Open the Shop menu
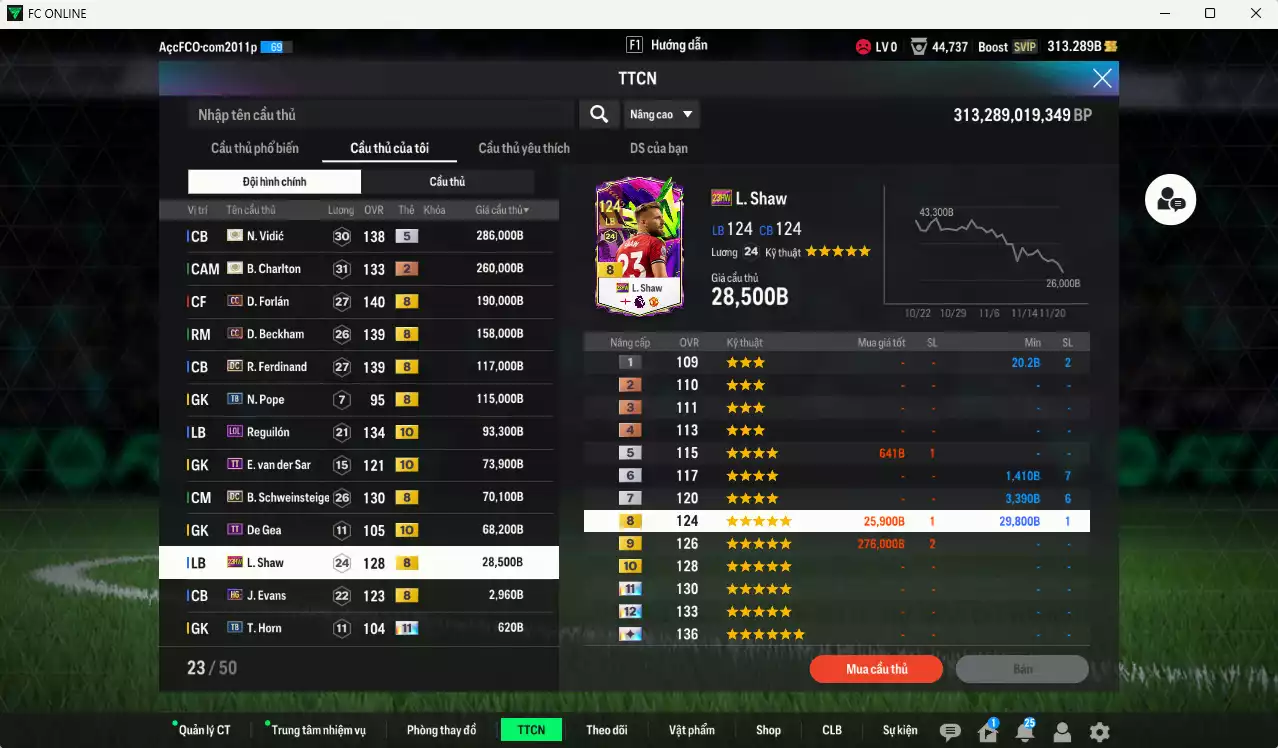This screenshot has width=1278, height=748. [768, 730]
